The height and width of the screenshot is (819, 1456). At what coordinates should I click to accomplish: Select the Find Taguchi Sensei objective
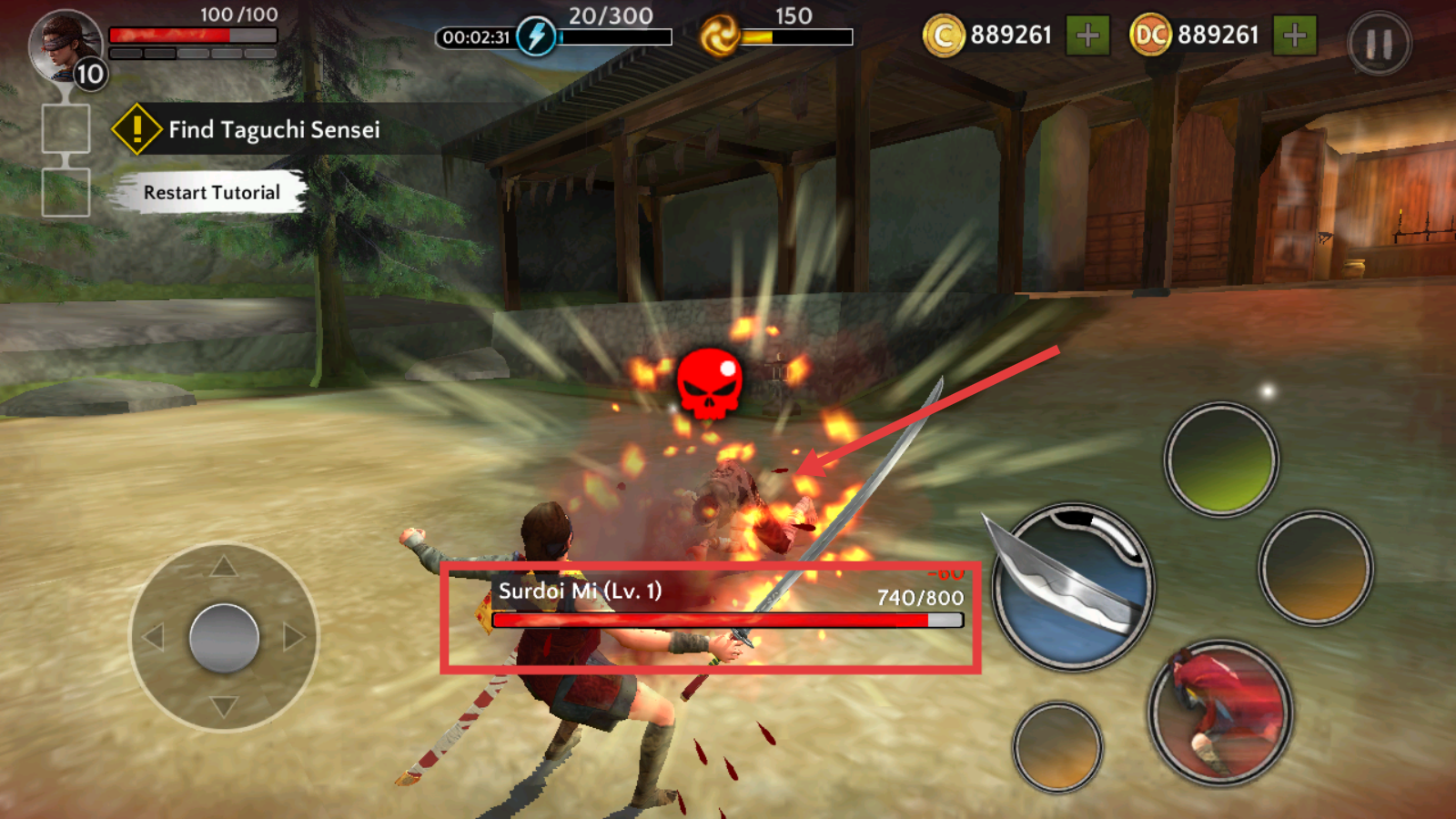(x=273, y=130)
